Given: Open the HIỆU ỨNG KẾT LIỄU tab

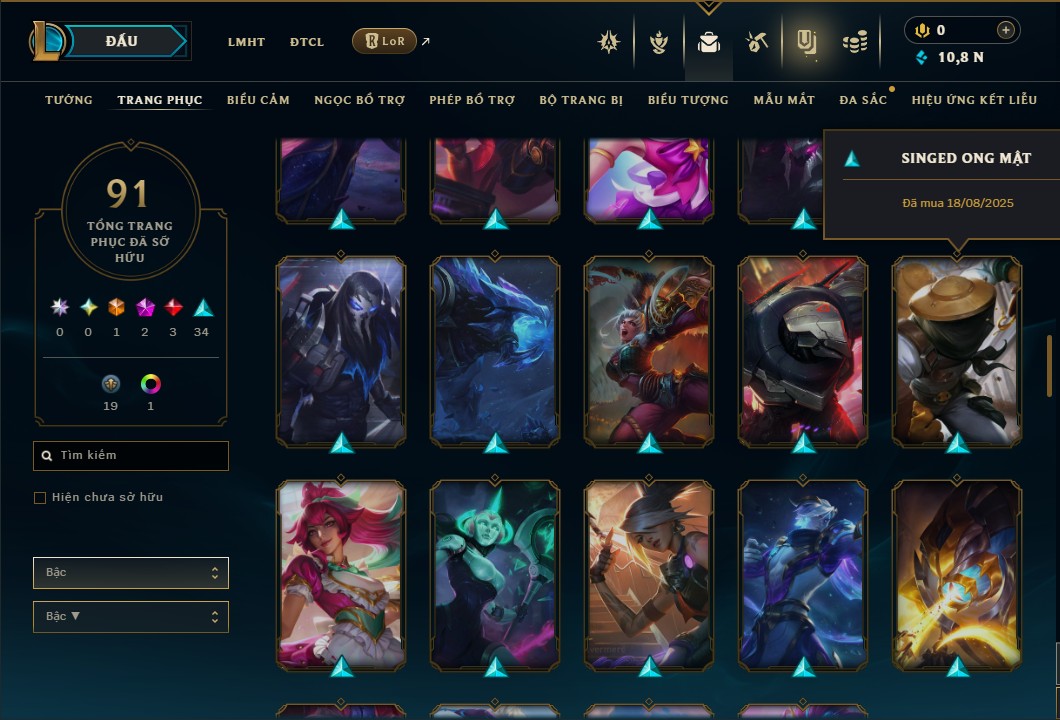Looking at the screenshot, I should point(974,100).
